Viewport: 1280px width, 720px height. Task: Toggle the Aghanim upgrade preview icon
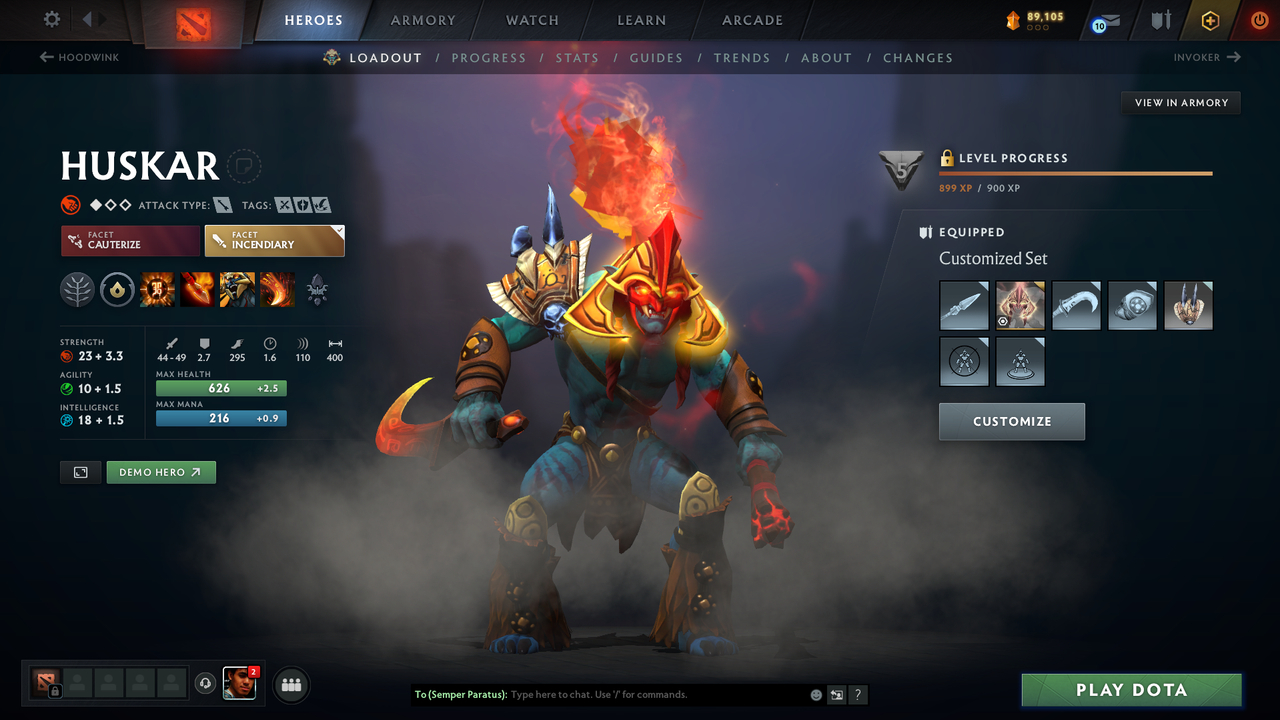tap(317, 290)
